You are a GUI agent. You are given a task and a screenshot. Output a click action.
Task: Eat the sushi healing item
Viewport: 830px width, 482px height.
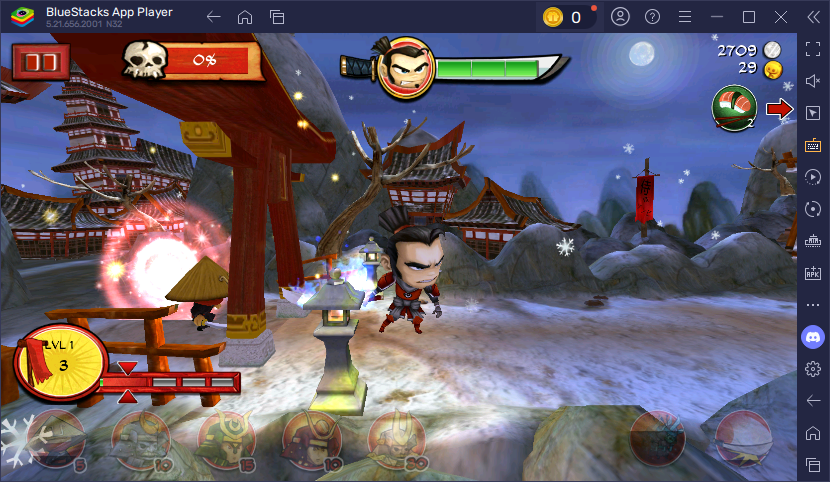(x=733, y=108)
